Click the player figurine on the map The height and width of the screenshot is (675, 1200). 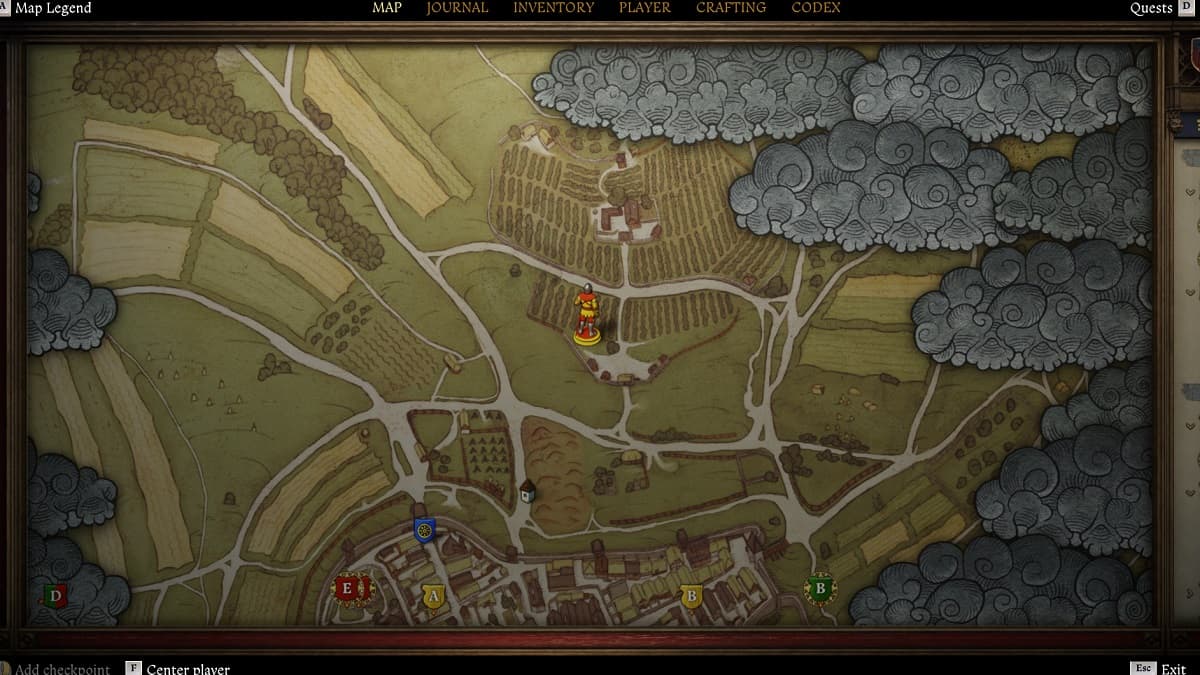tap(587, 314)
